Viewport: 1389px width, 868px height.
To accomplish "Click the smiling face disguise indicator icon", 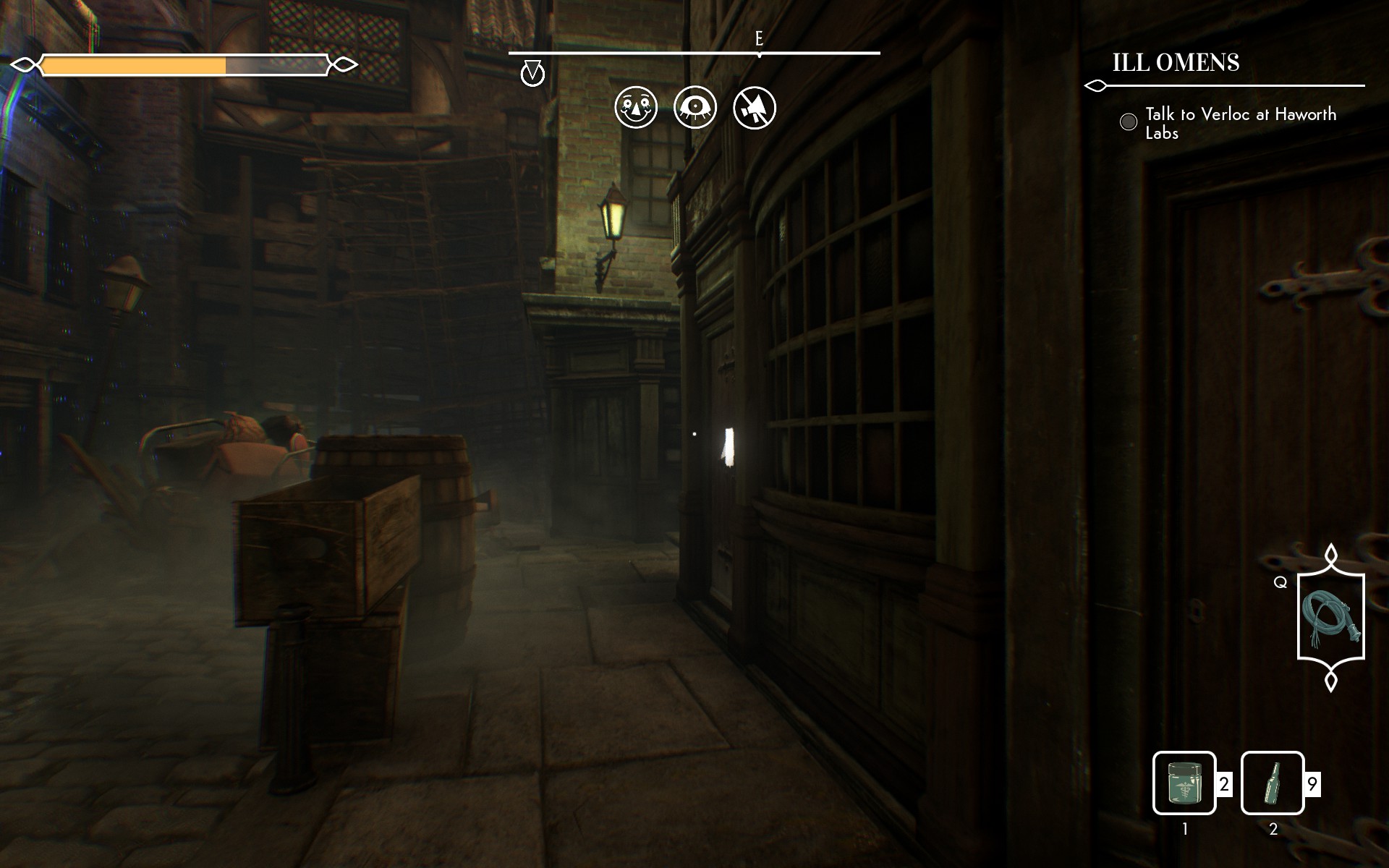I will (636, 107).
